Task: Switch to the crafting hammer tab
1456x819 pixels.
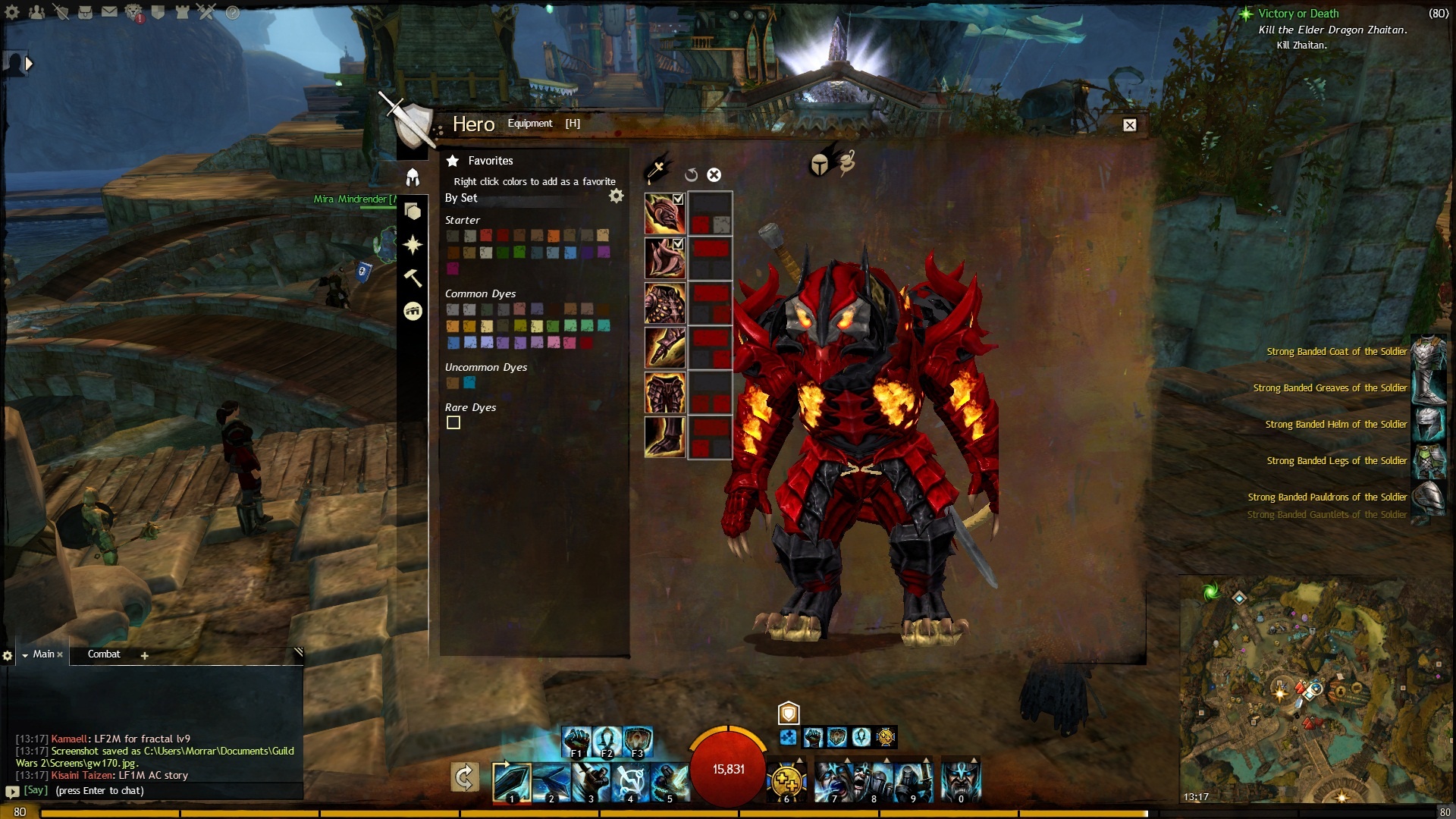Action: pyautogui.click(x=413, y=278)
